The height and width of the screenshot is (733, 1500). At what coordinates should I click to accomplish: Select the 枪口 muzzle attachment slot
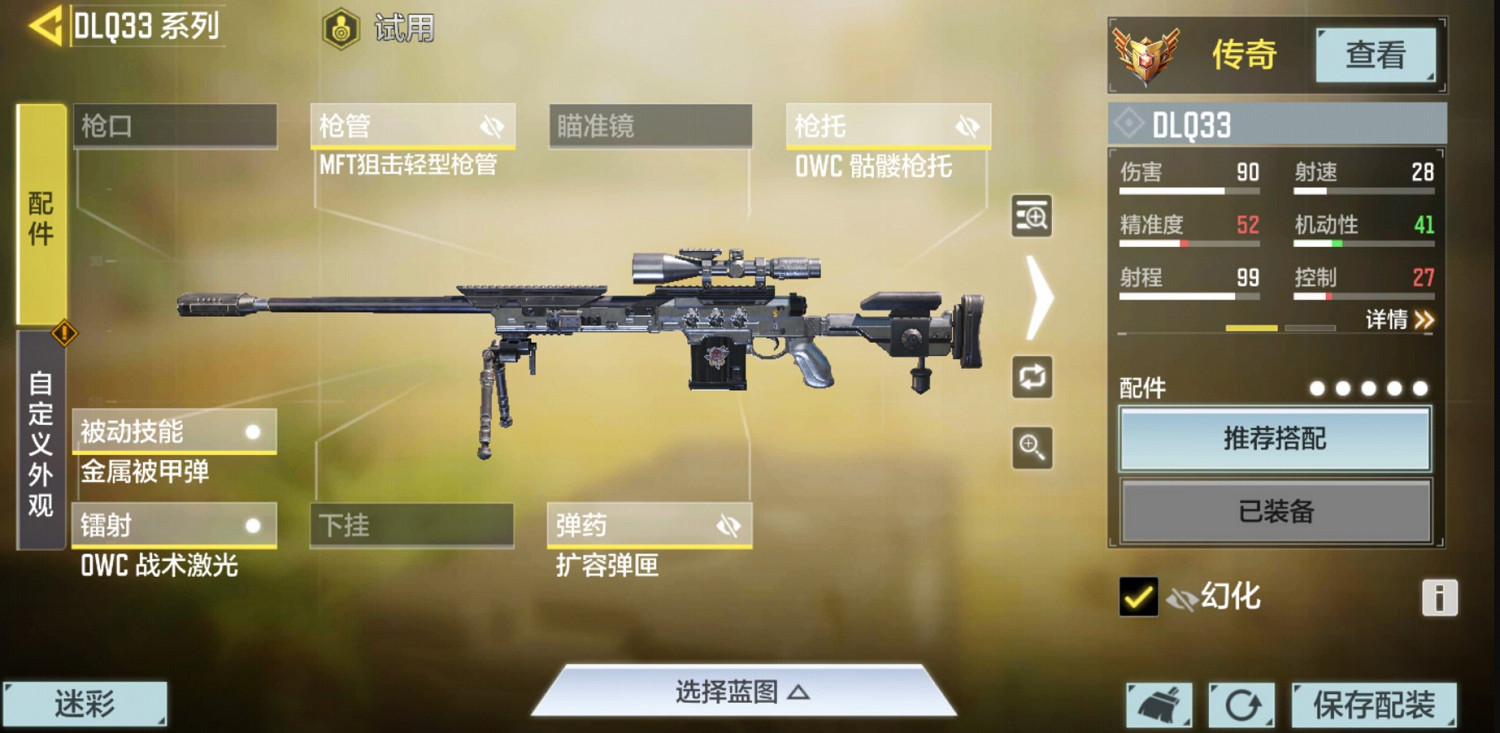coord(174,125)
